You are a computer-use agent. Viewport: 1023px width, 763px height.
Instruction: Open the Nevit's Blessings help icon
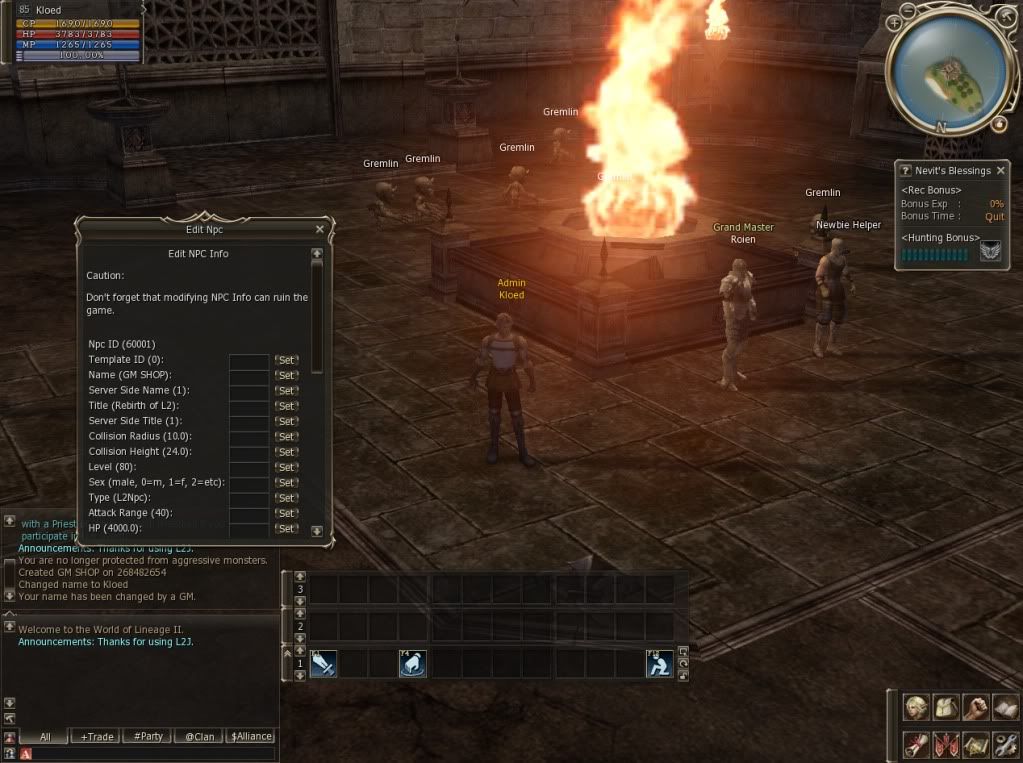905,171
